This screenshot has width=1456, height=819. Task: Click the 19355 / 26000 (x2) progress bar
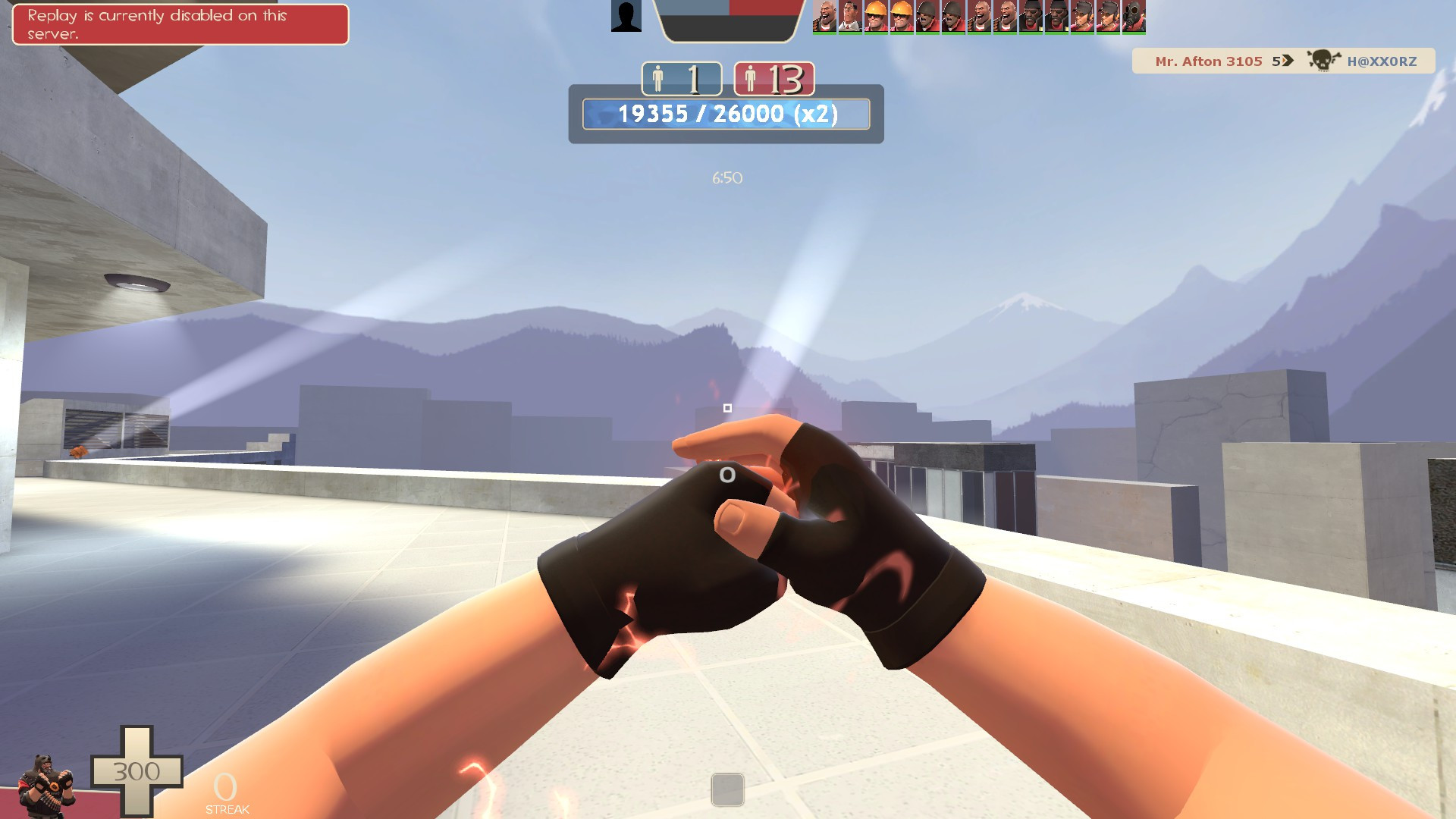726,115
